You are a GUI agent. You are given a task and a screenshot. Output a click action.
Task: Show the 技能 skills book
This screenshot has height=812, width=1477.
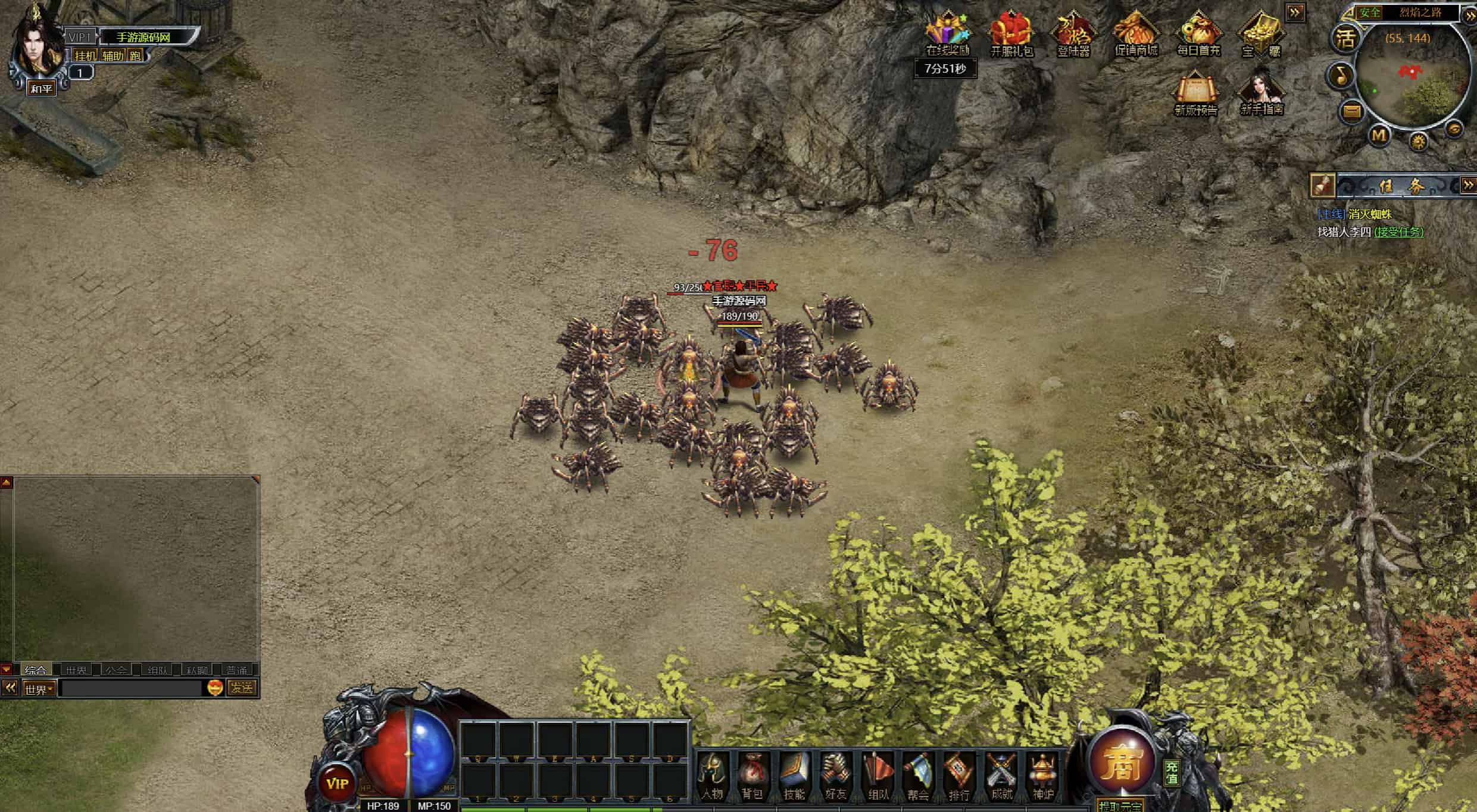point(794,776)
